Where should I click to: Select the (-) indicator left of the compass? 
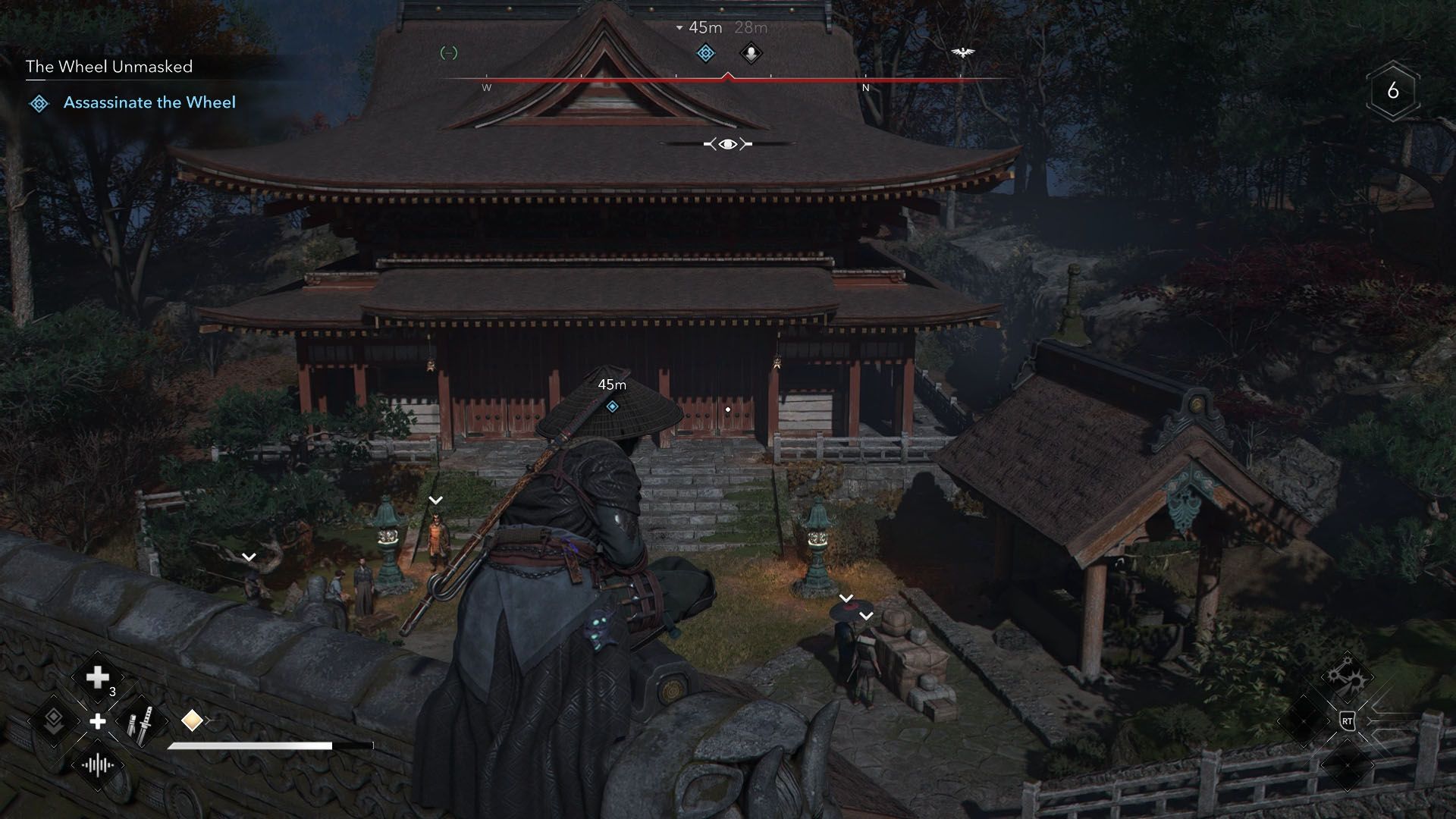point(448,52)
